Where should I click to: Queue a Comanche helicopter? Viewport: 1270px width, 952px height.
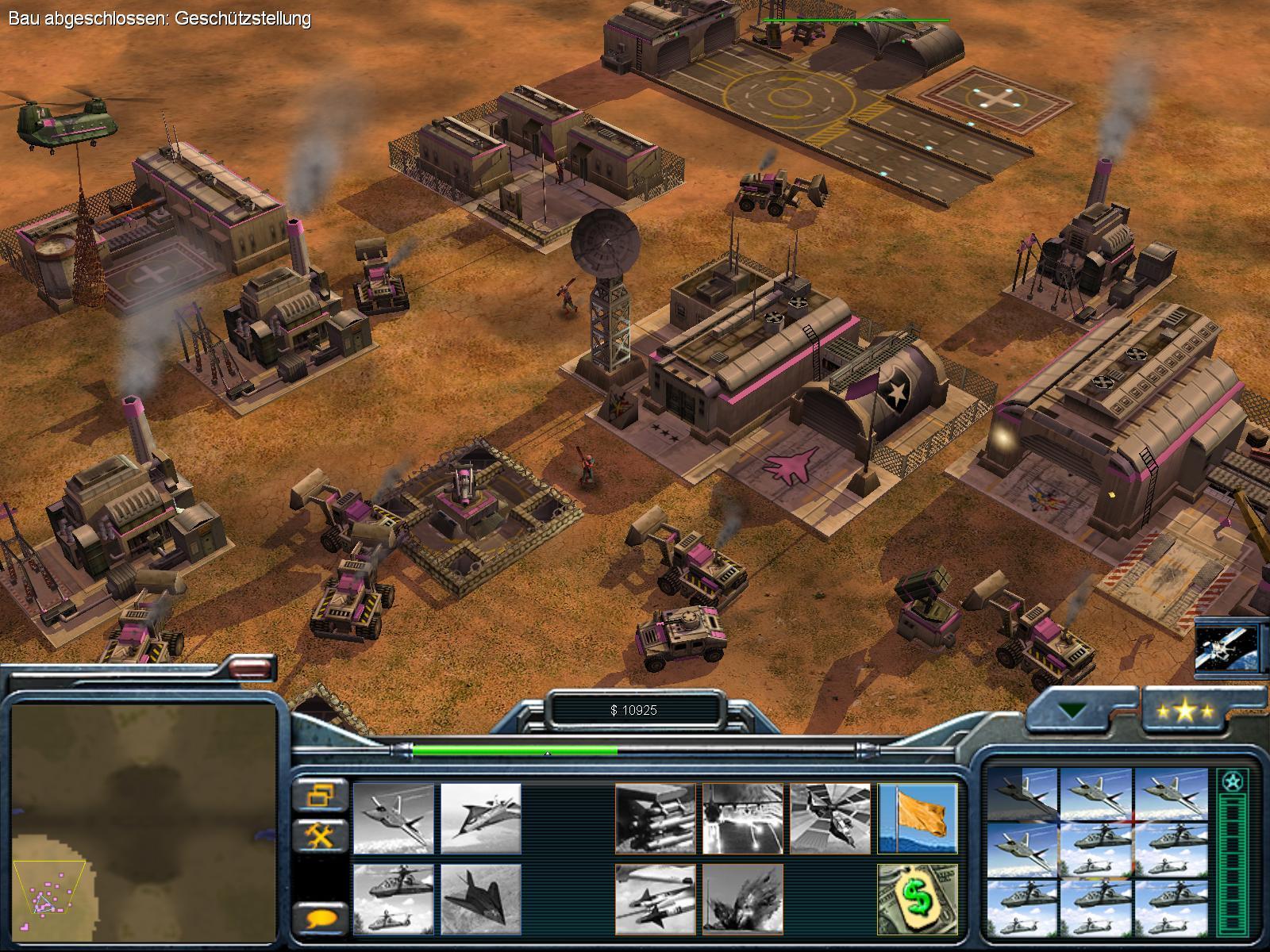pos(394,900)
